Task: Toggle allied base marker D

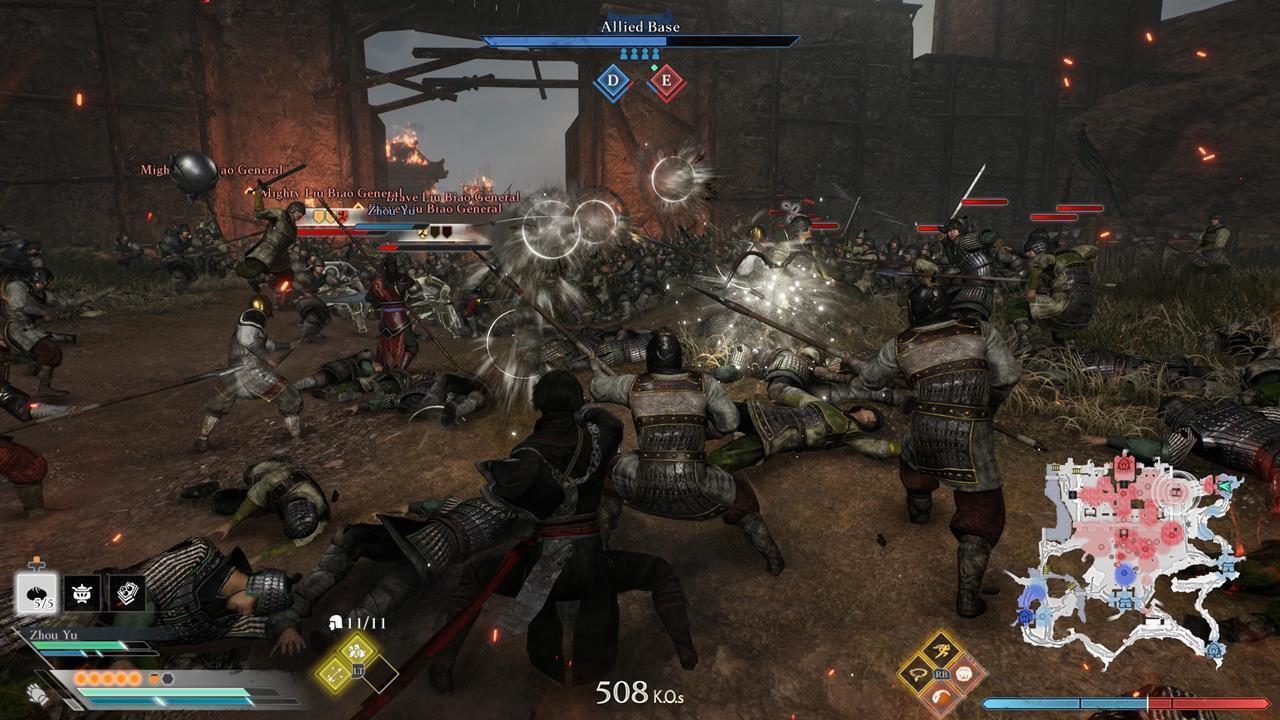Action: click(613, 80)
